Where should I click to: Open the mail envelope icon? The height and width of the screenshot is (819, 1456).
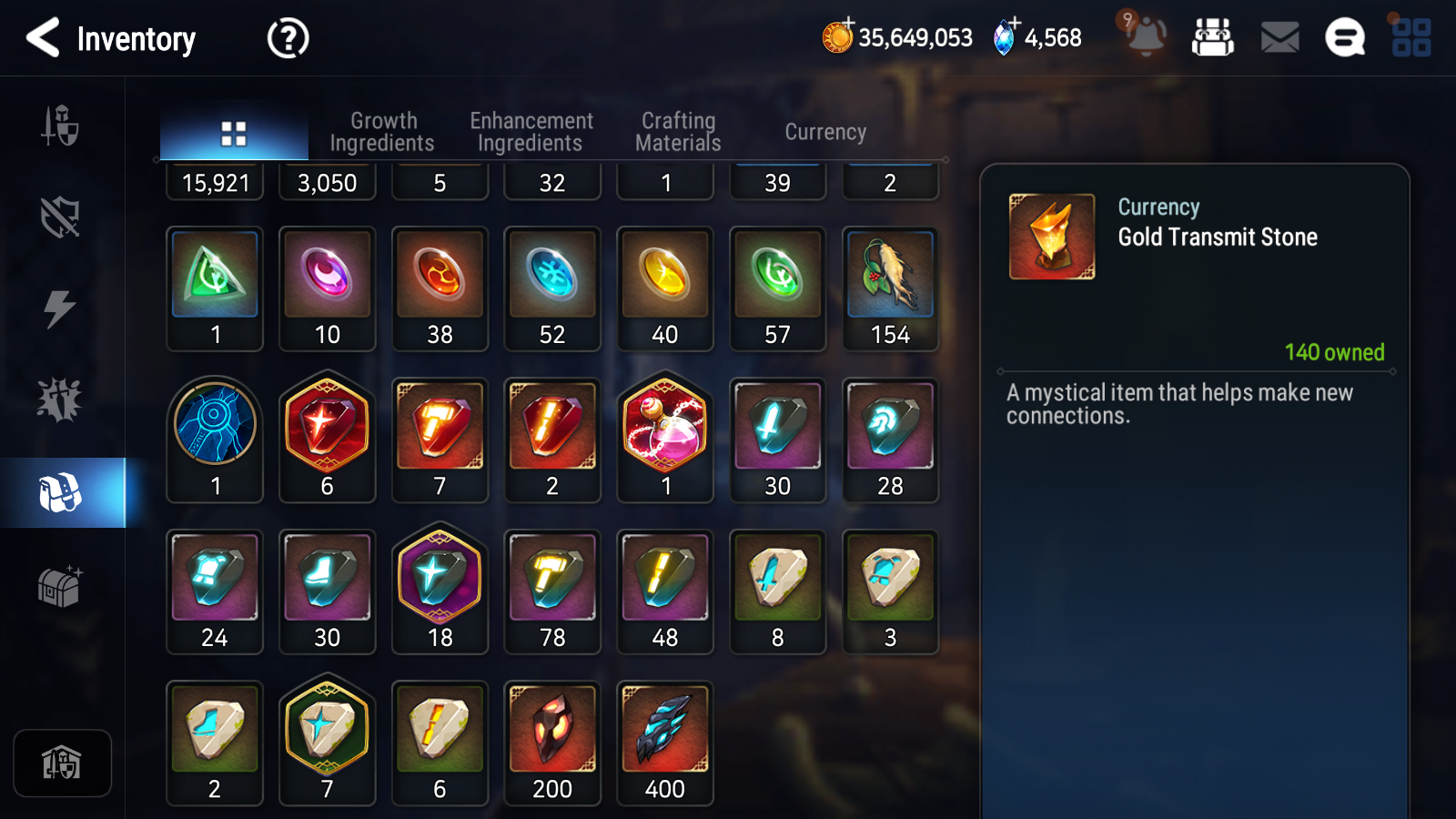point(1279,38)
